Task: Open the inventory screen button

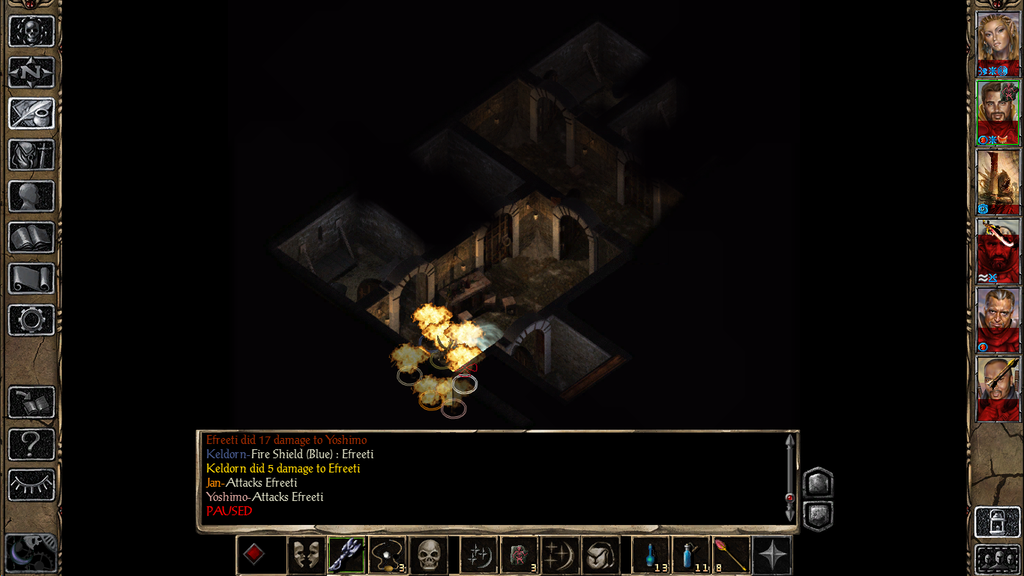Action: coord(31,154)
